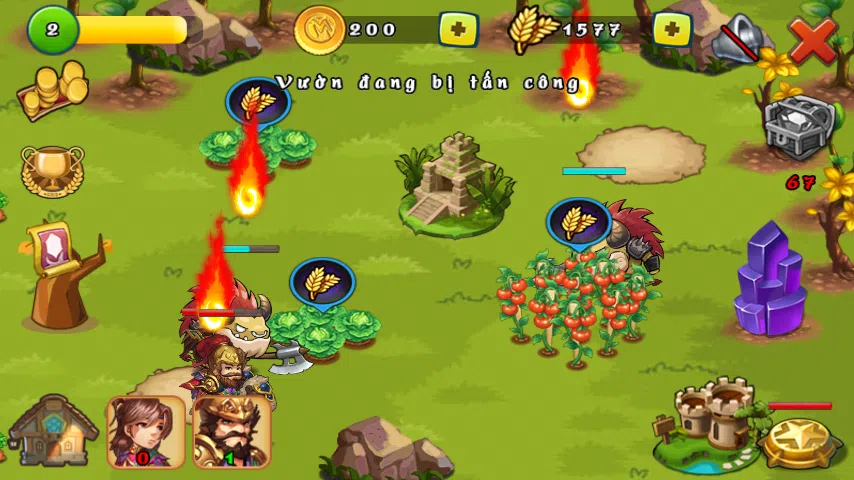Select the female hero portrait
The height and width of the screenshot is (480, 854).
(x=146, y=431)
